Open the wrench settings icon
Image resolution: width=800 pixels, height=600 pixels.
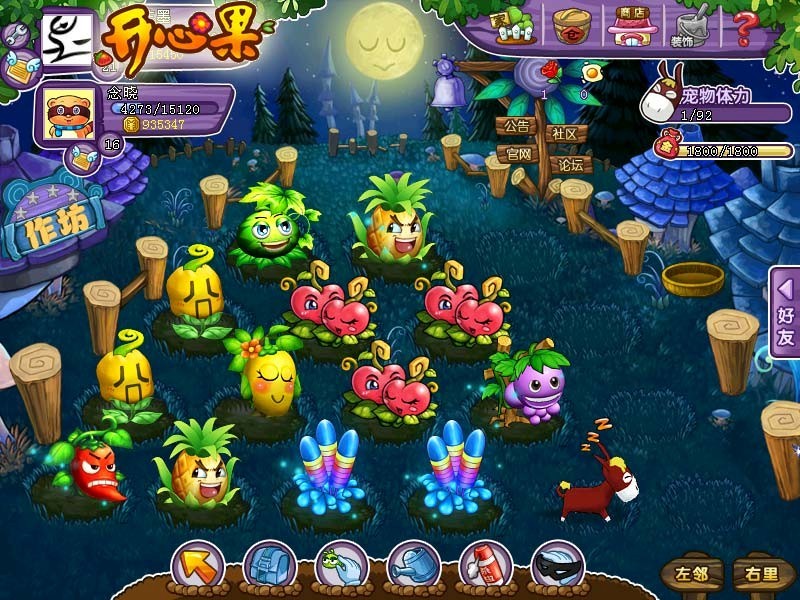[15, 36]
